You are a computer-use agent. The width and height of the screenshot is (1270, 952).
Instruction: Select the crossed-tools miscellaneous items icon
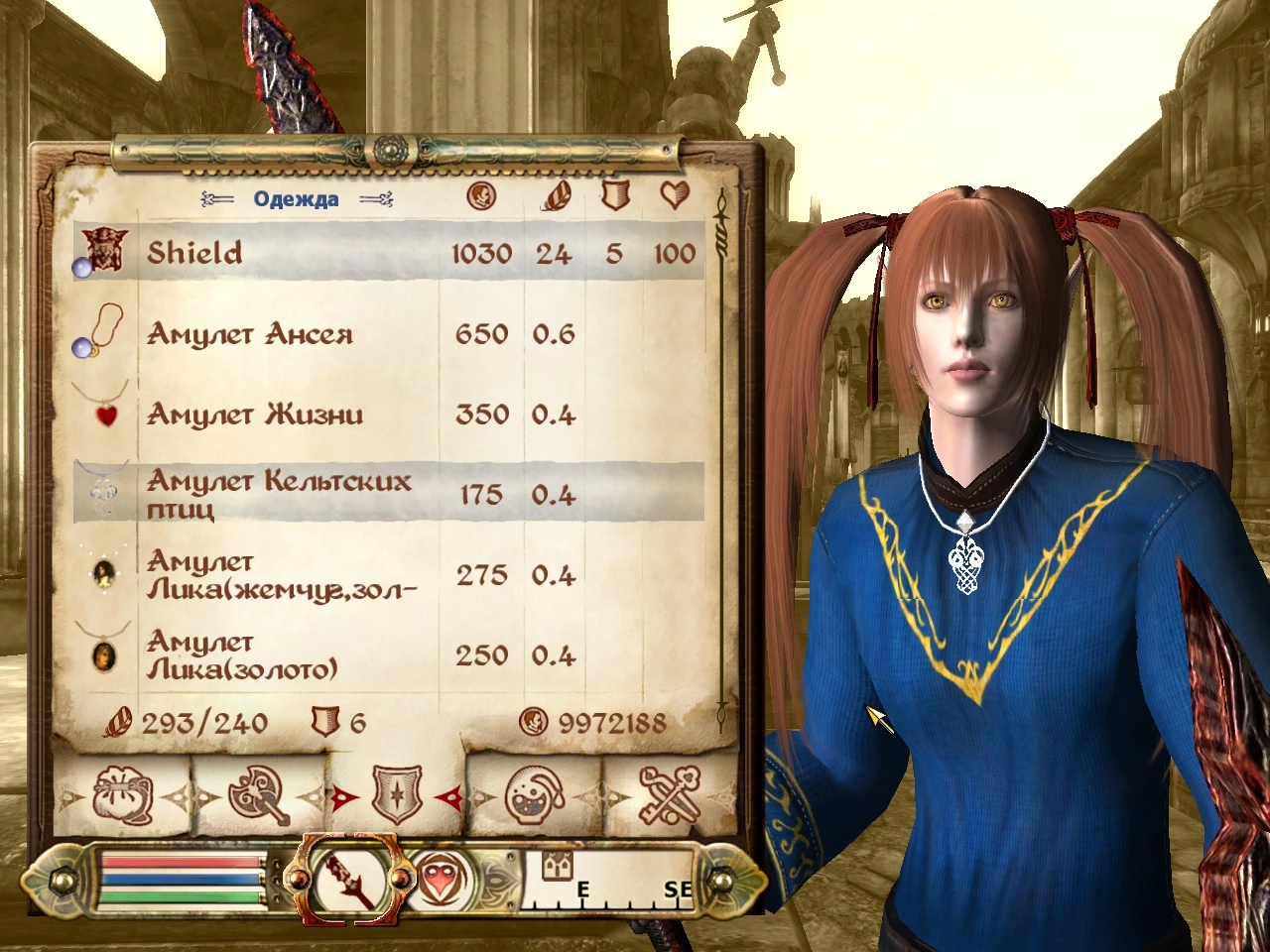pyautogui.click(x=670, y=793)
